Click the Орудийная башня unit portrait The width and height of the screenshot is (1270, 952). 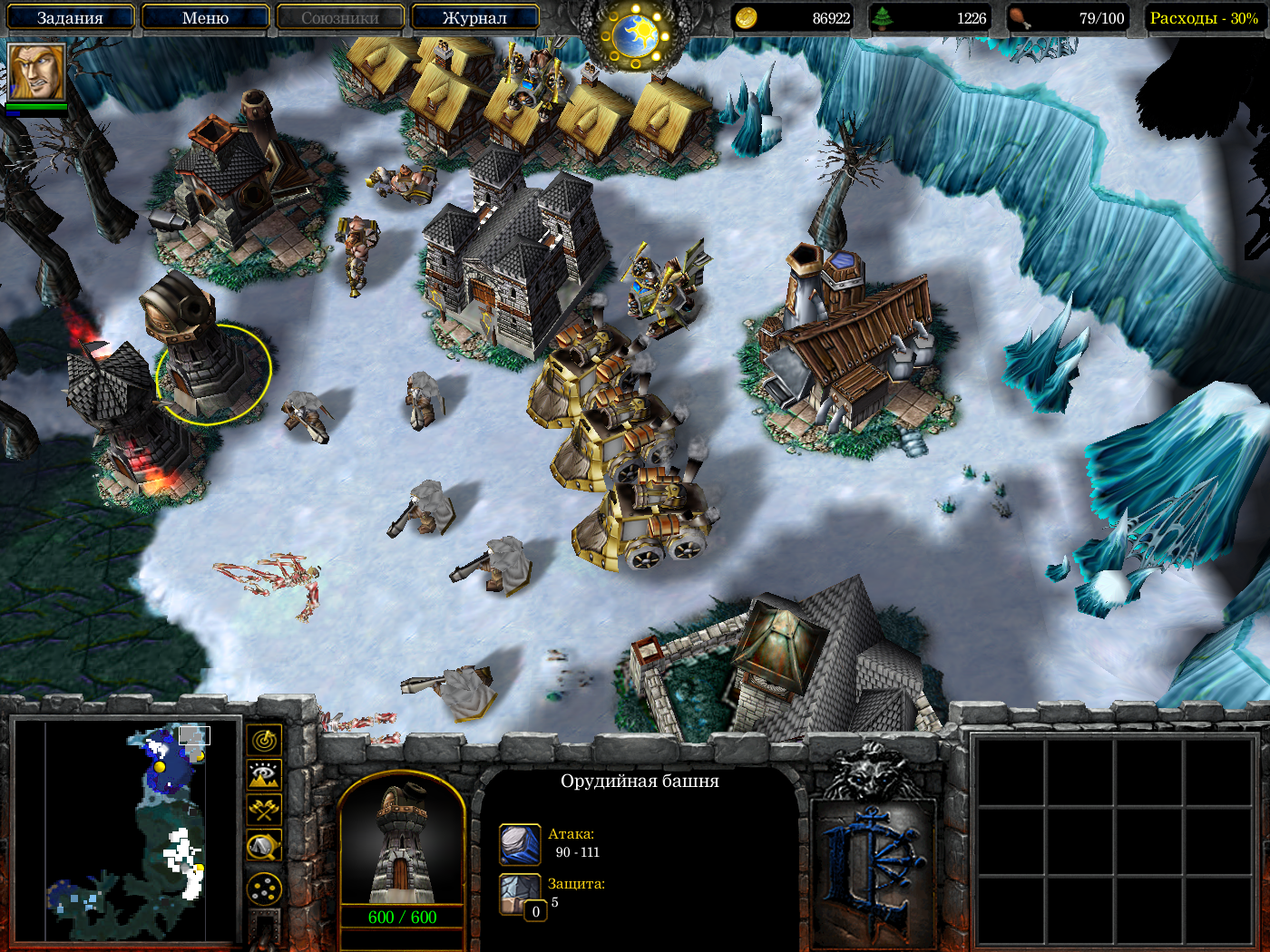click(402, 843)
